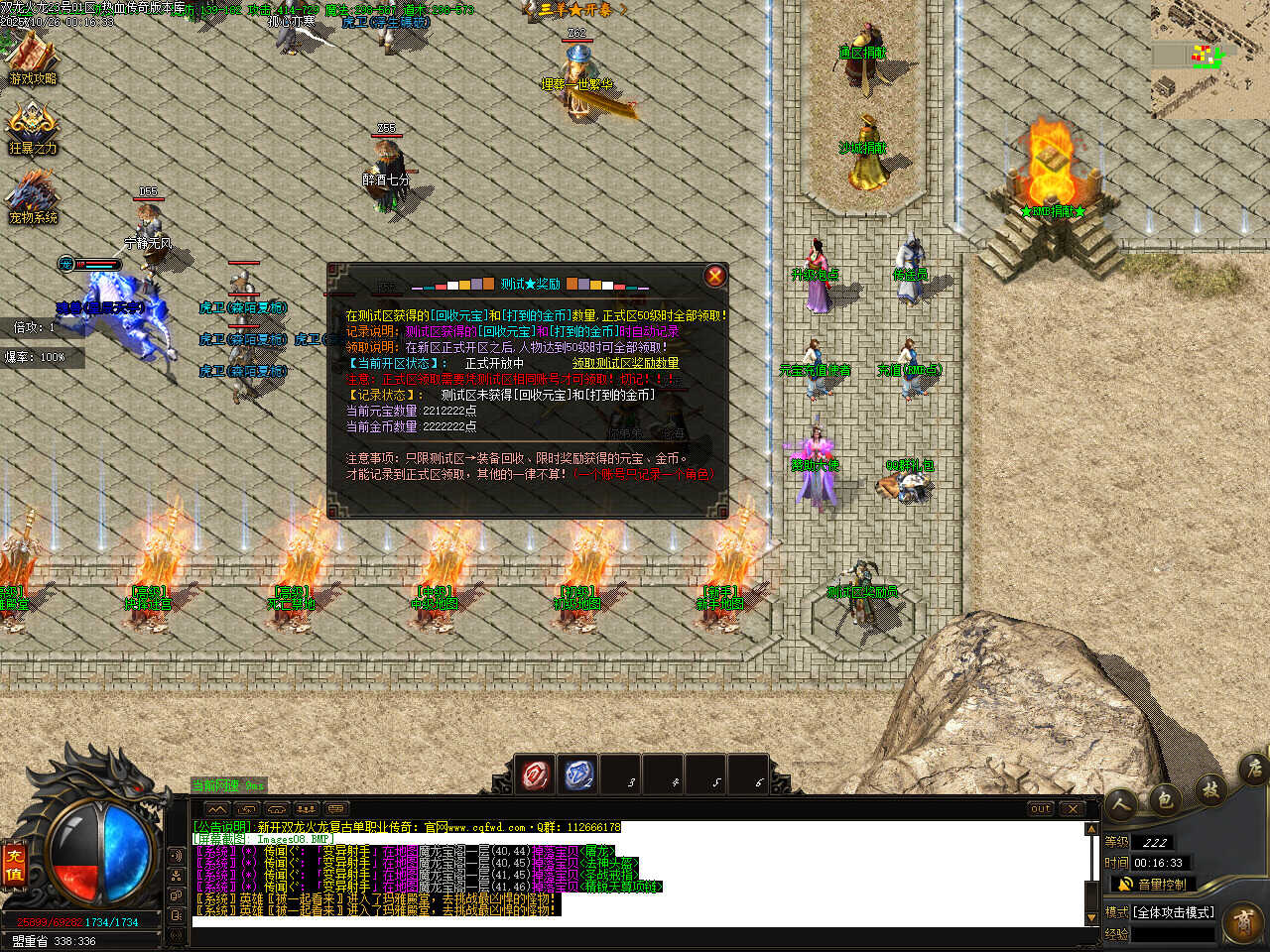Open the 商 shop round button
1270x952 pixels.
1244,922
